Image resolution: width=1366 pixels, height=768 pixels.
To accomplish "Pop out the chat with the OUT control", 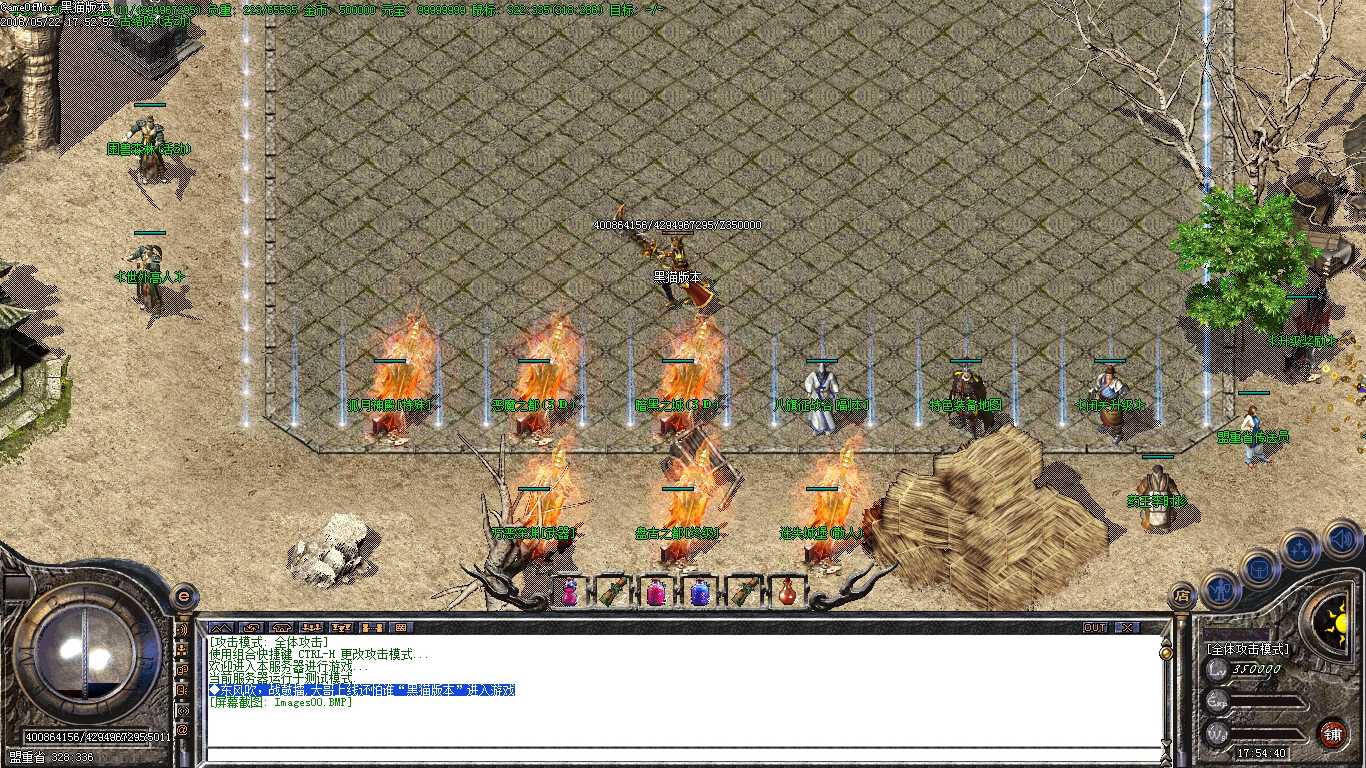I will pyautogui.click(x=1095, y=628).
